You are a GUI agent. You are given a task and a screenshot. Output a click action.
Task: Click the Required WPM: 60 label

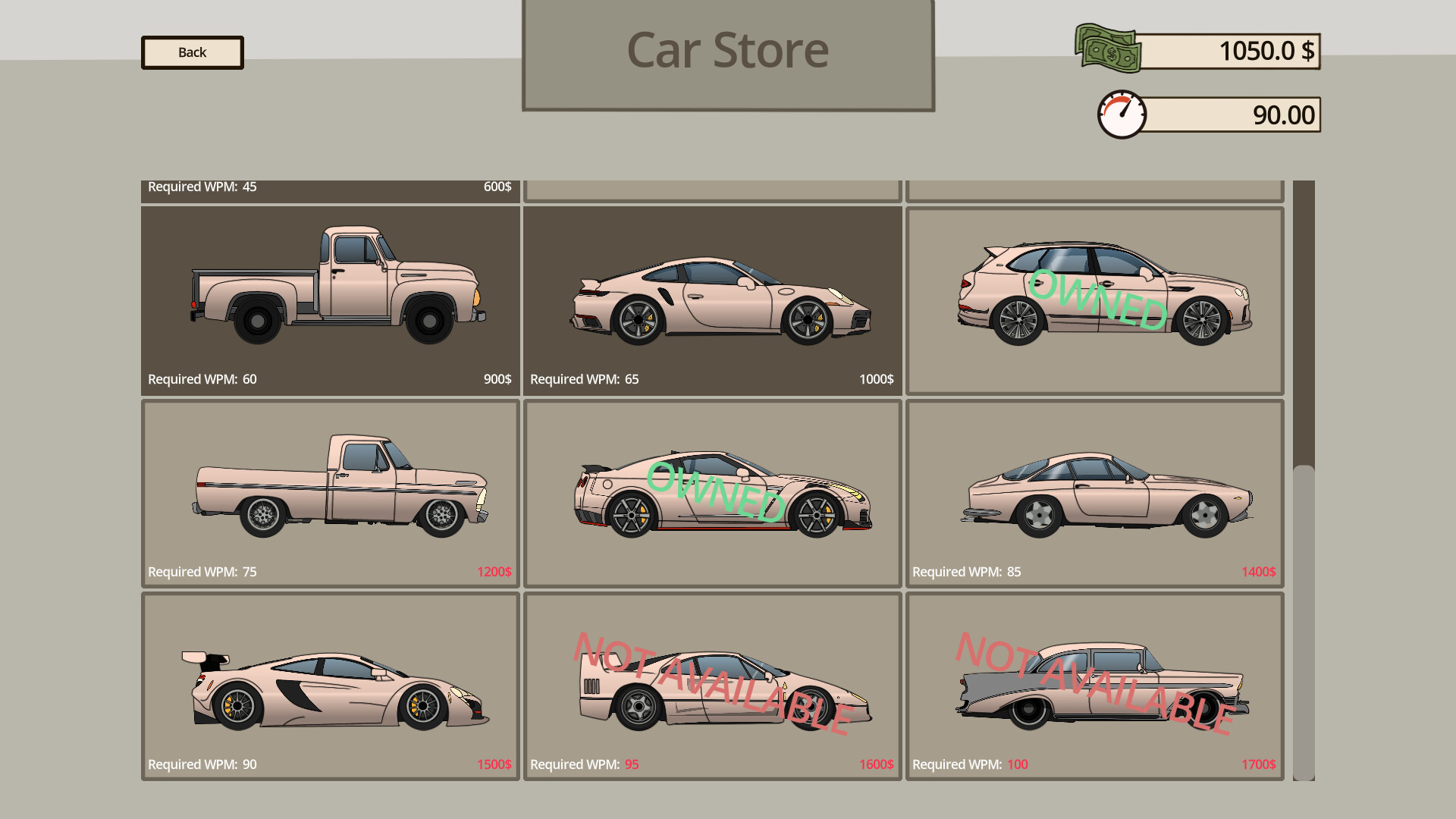(x=202, y=379)
